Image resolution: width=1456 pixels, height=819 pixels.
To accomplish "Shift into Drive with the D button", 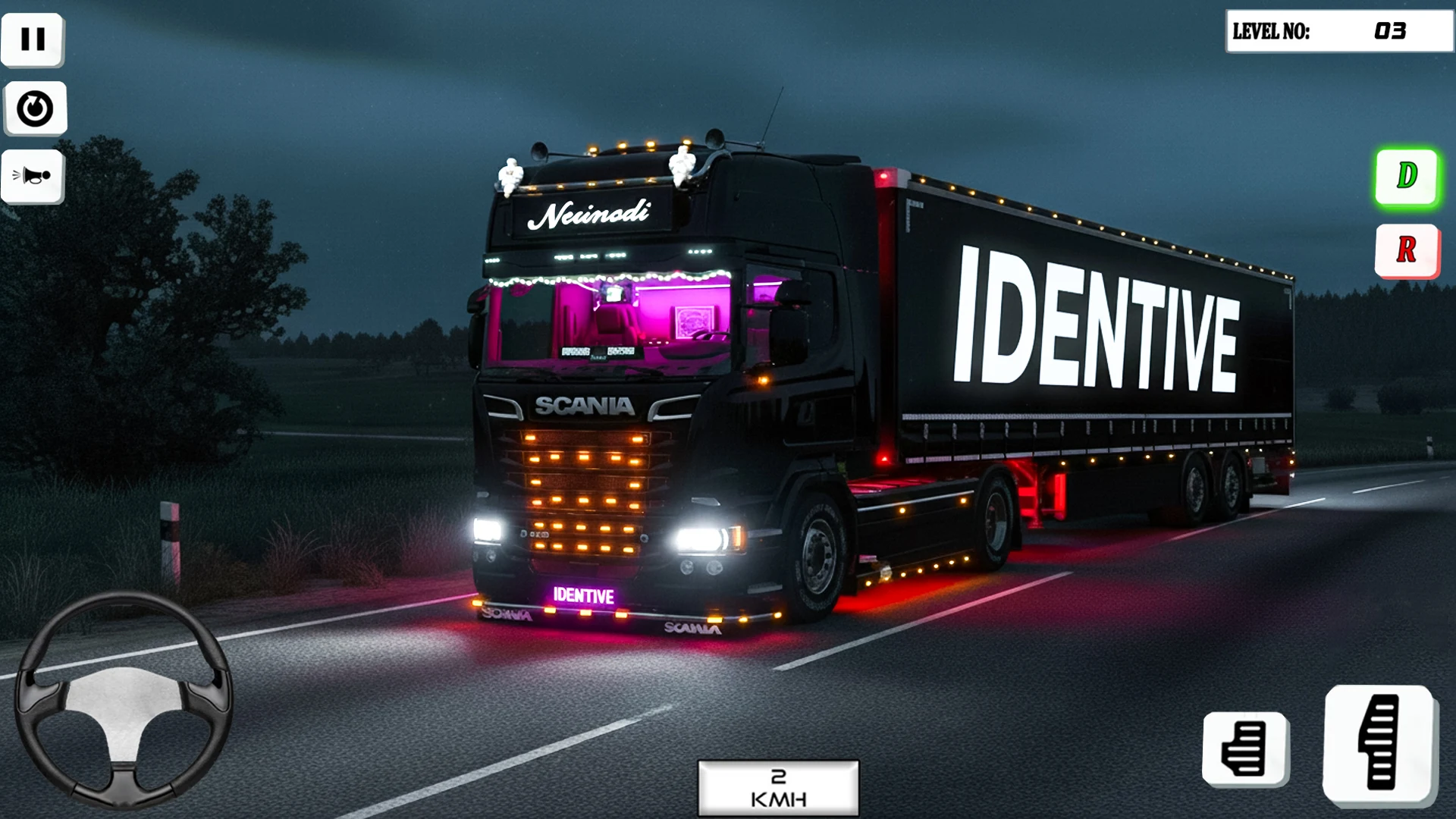I will 1407,177.
